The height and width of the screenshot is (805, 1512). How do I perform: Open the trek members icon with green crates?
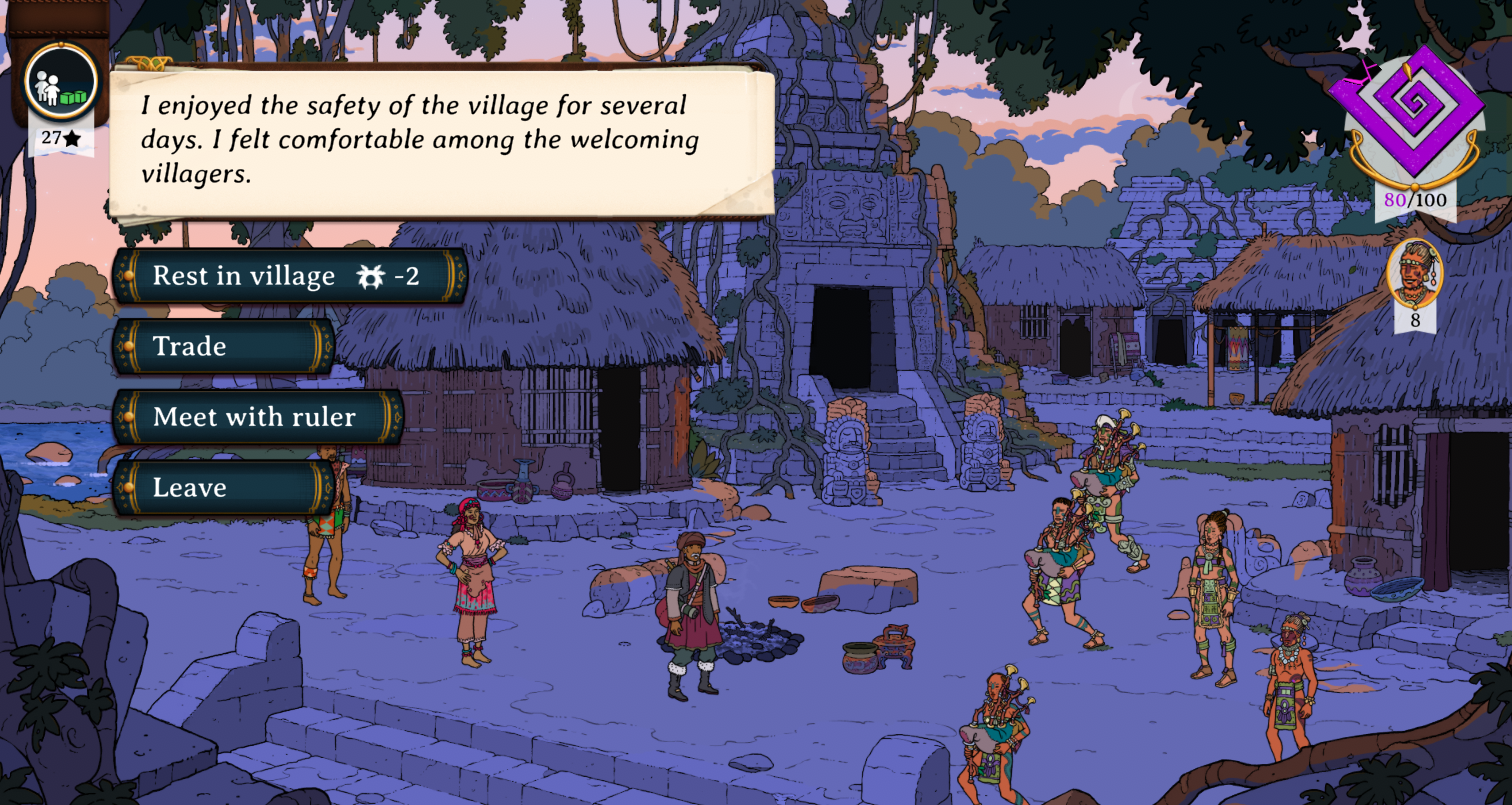click(61, 82)
